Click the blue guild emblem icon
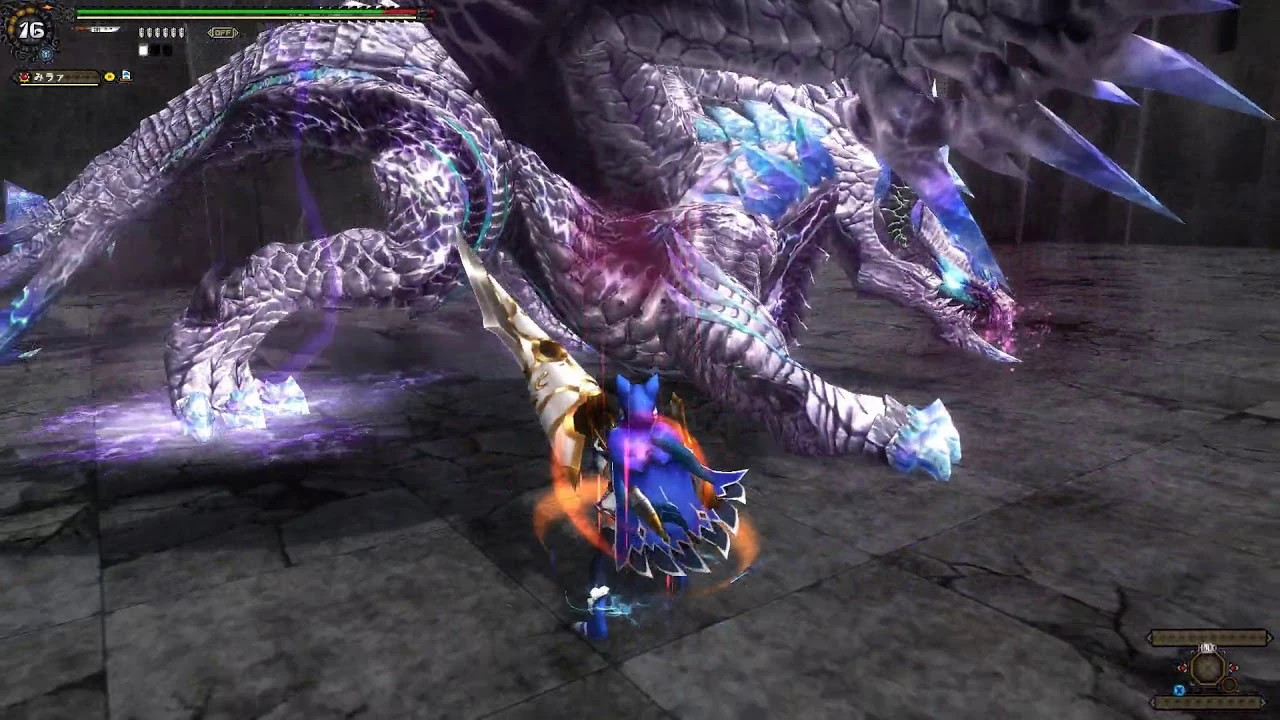1280x720 pixels. pos(46,53)
